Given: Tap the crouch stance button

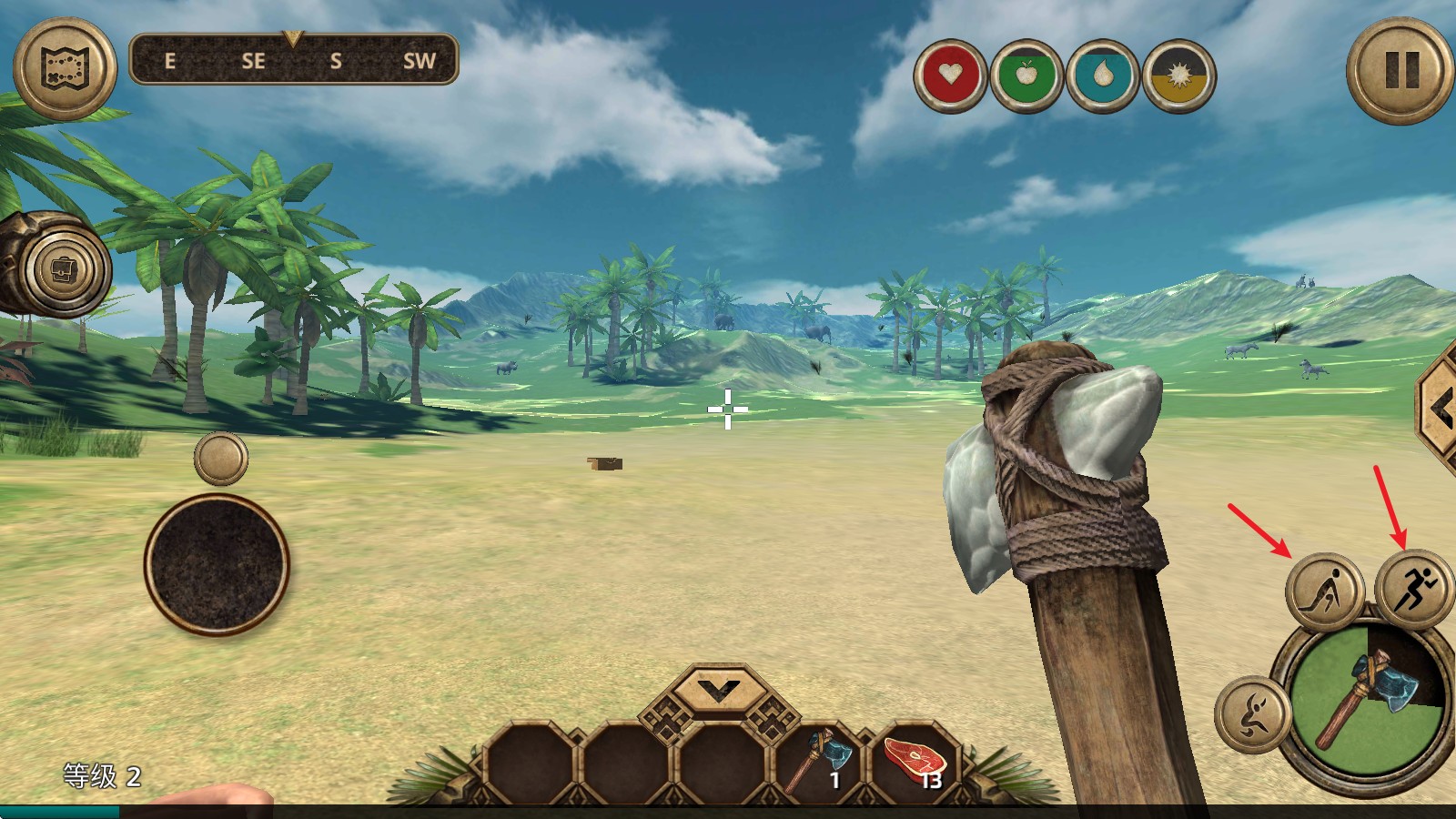Looking at the screenshot, I should click(x=1324, y=590).
